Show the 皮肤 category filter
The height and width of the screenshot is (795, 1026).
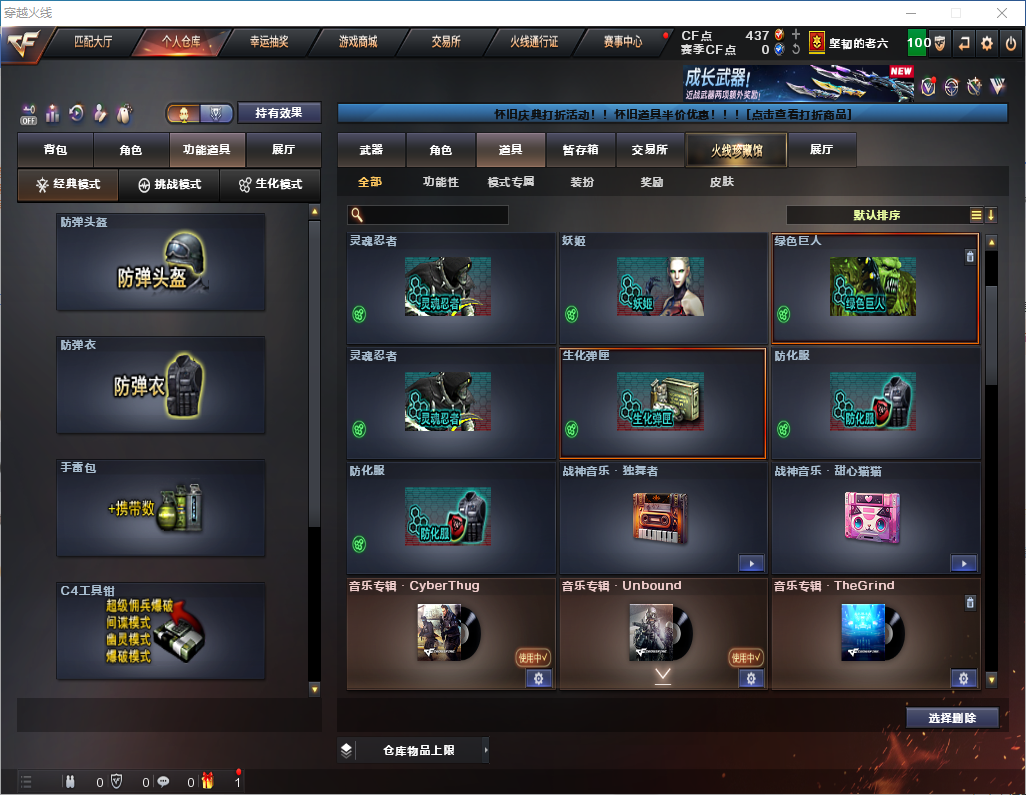pyautogui.click(x=721, y=182)
